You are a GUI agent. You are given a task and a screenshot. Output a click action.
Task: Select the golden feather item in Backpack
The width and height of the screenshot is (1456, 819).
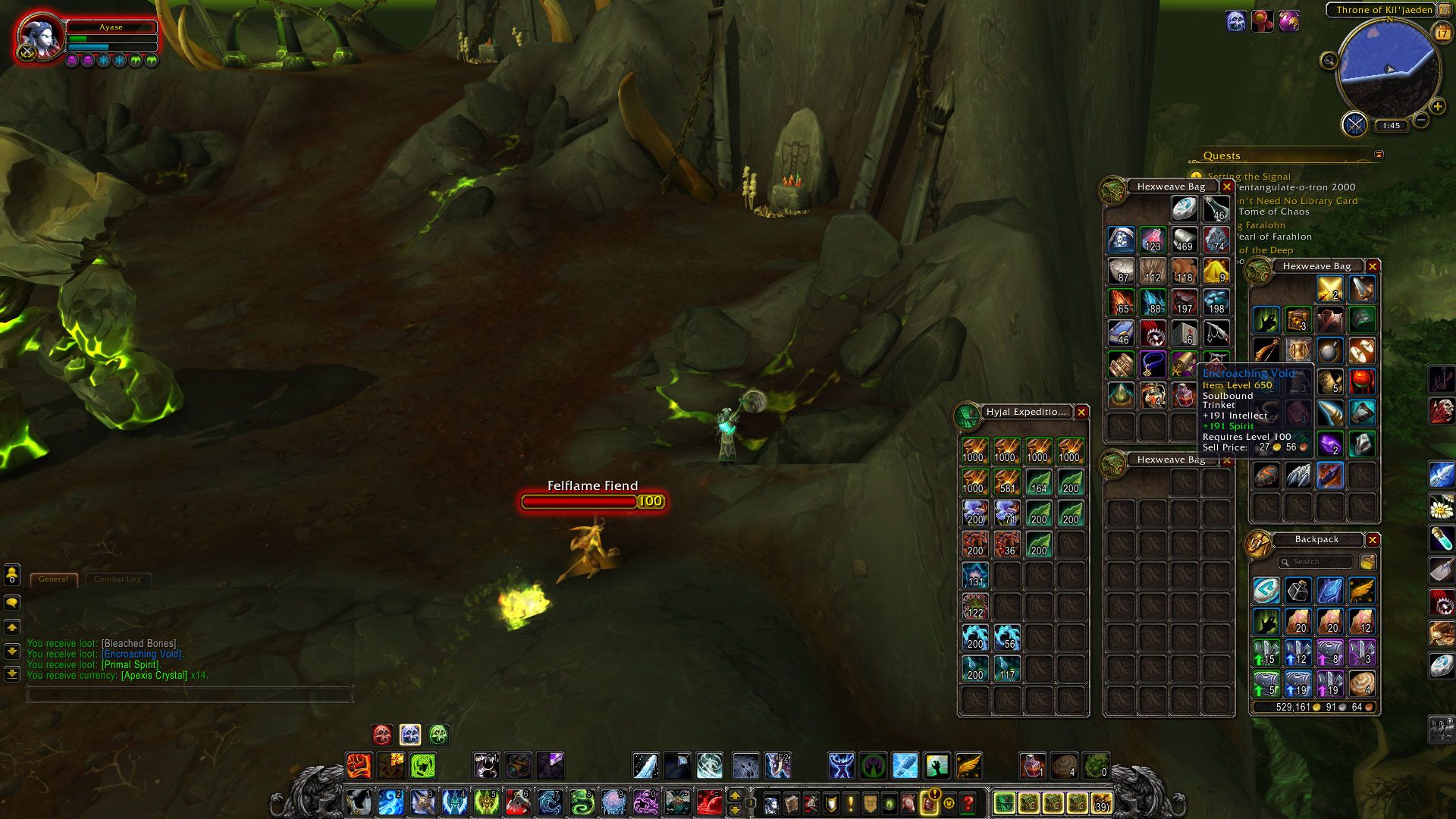[x=1362, y=590]
